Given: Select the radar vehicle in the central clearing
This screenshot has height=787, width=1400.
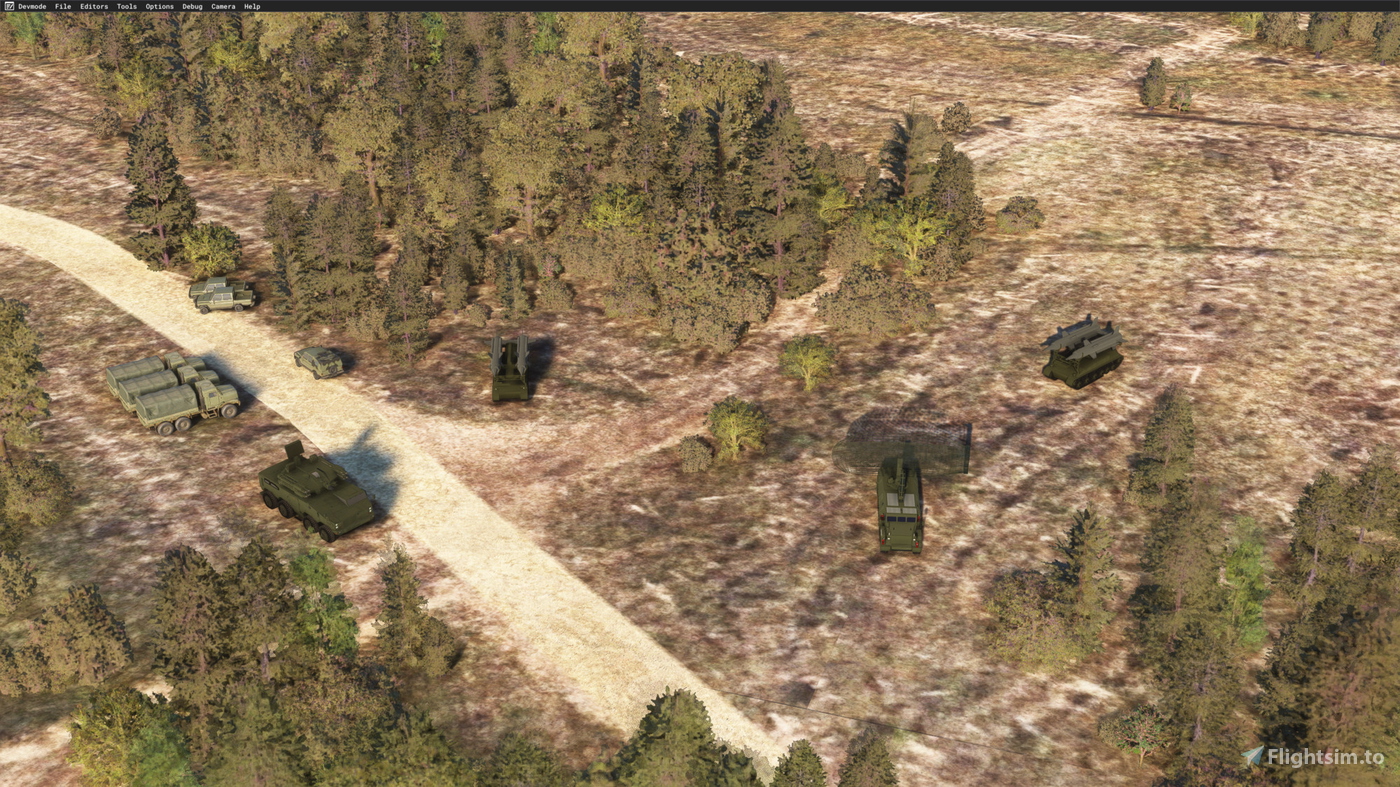Looking at the screenshot, I should coord(899,505).
